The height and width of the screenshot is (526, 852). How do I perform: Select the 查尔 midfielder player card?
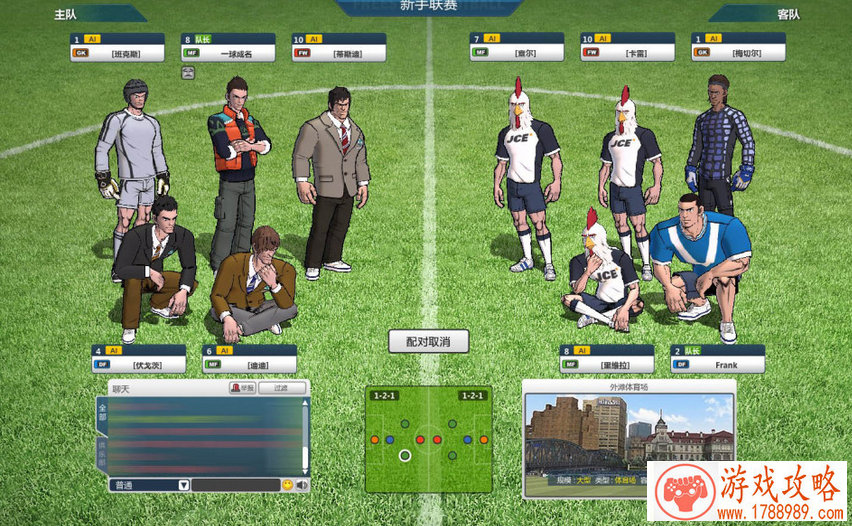(516, 47)
